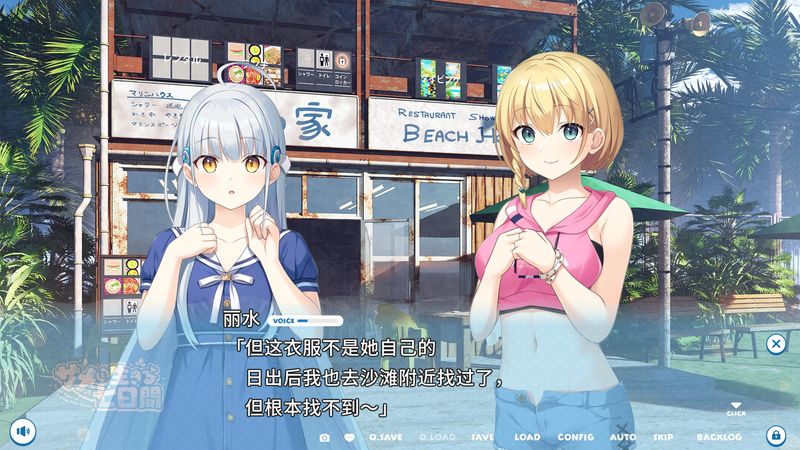The image size is (800, 450).
Task: Open the LOAD menu
Action: click(527, 437)
